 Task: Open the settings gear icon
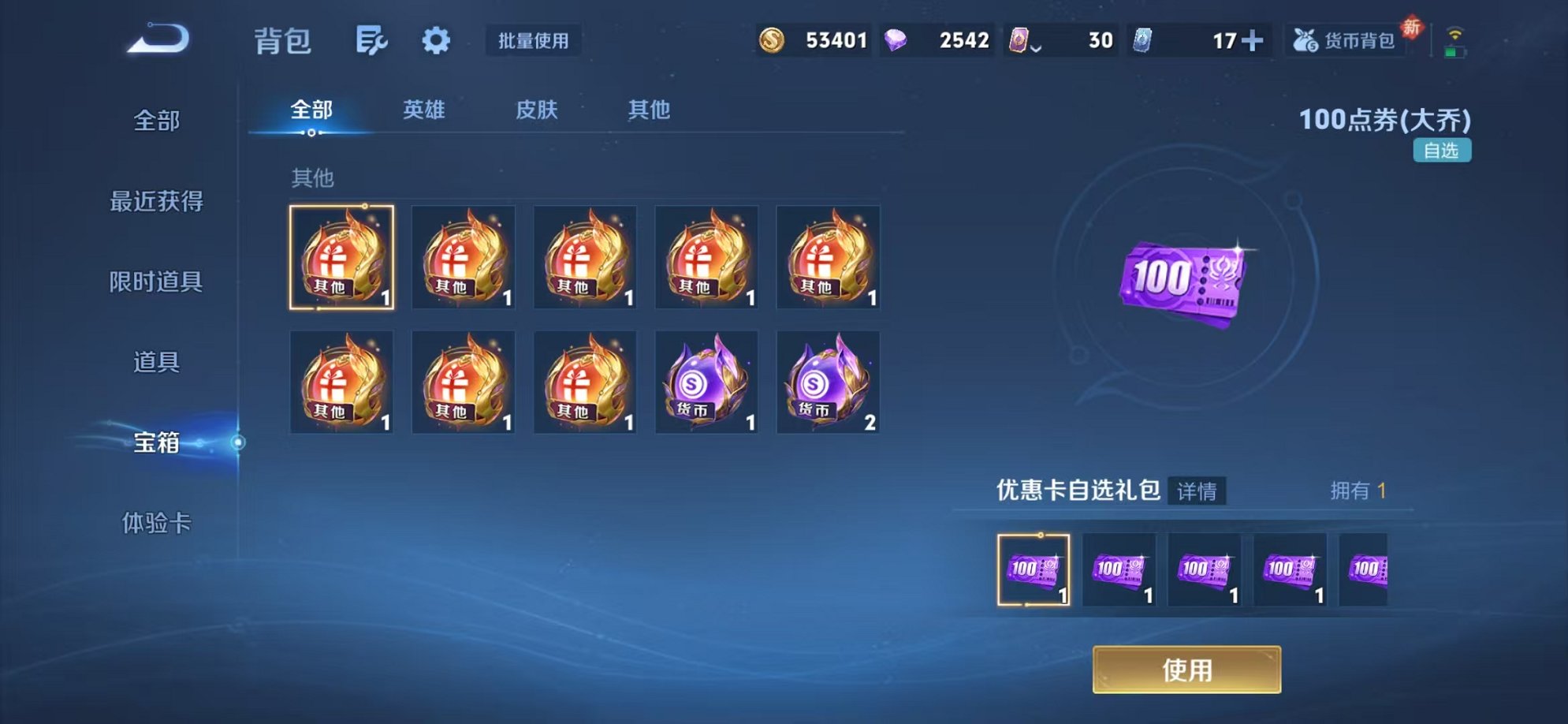pos(437,41)
